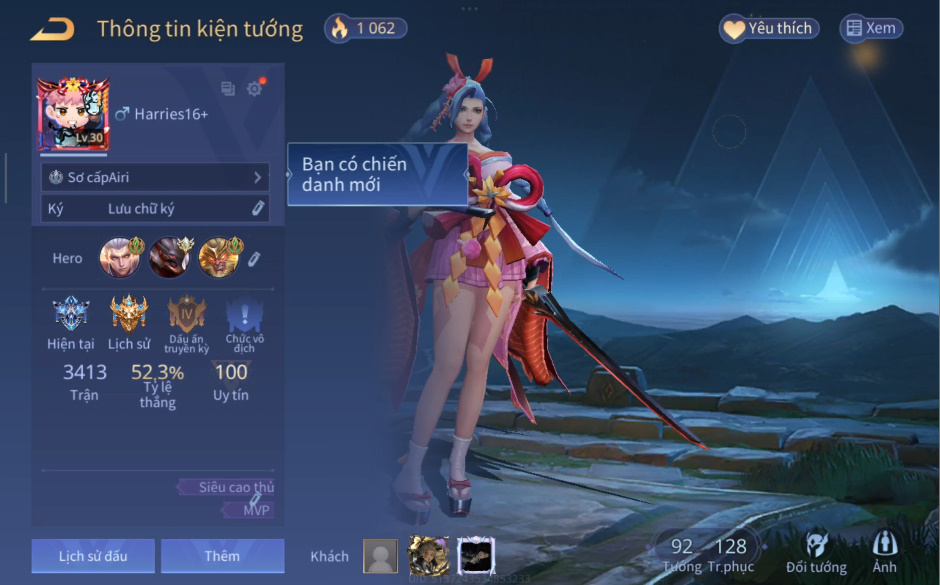View the Lịch sử rank badge
Image resolution: width=940 pixels, height=585 pixels.
(129, 315)
